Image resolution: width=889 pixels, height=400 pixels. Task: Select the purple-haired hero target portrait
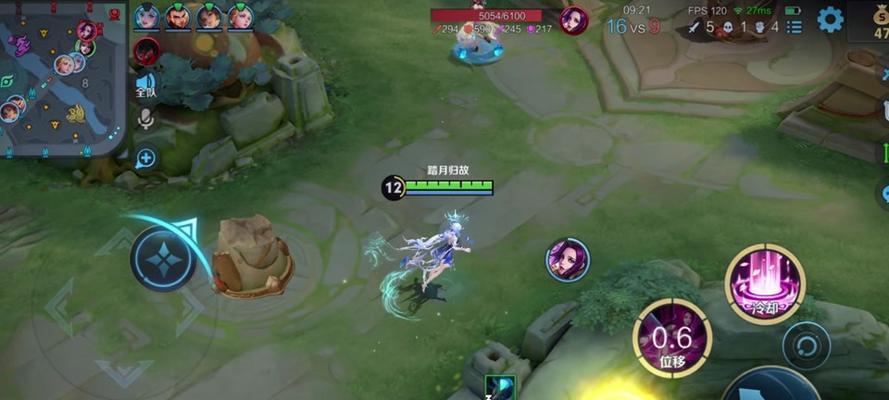point(567,260)
